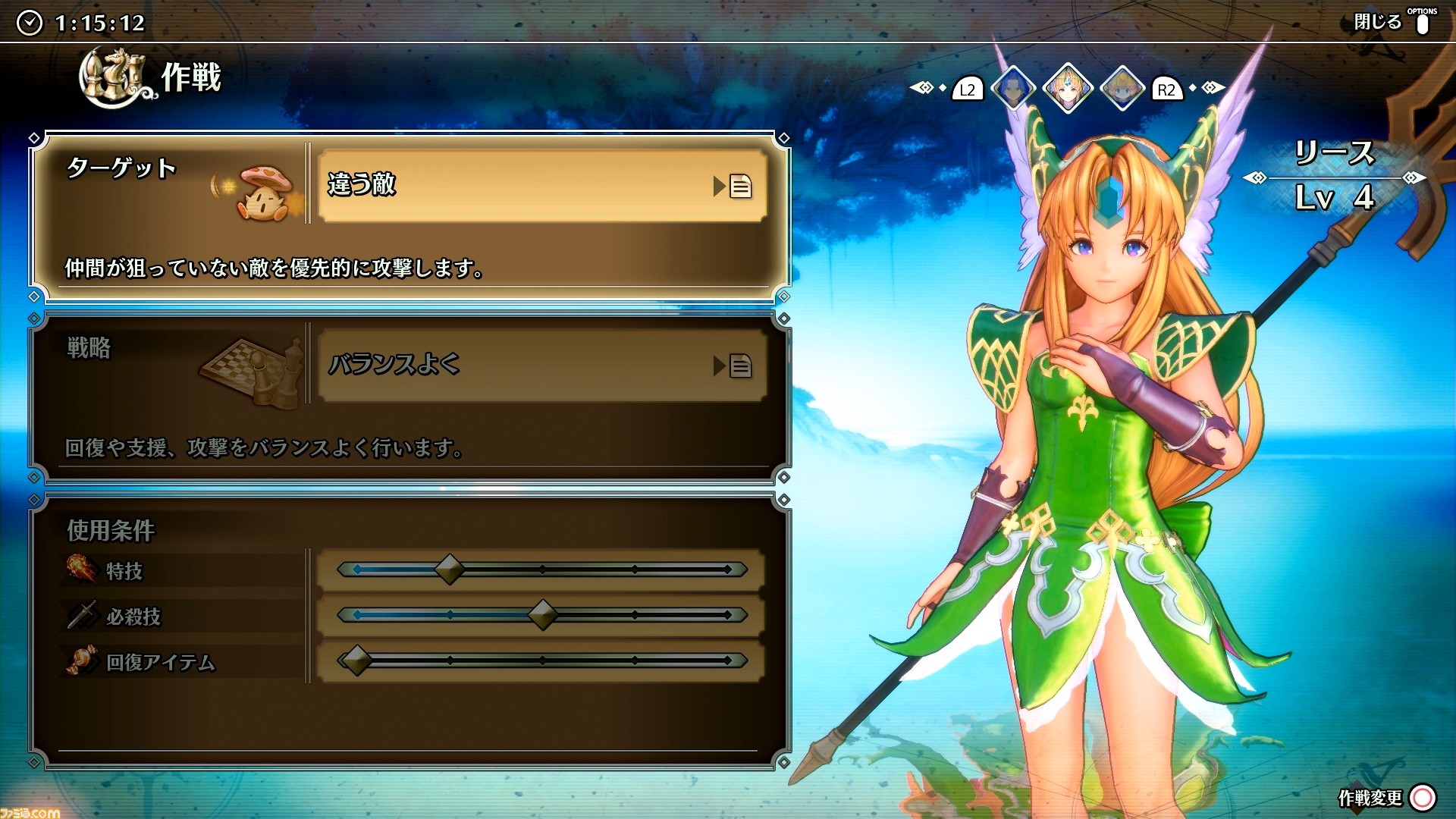Switch to Charlotte's curly blonde portrait
The height and width of the screenshot is (819, 1456).
tap(1122, 89)
